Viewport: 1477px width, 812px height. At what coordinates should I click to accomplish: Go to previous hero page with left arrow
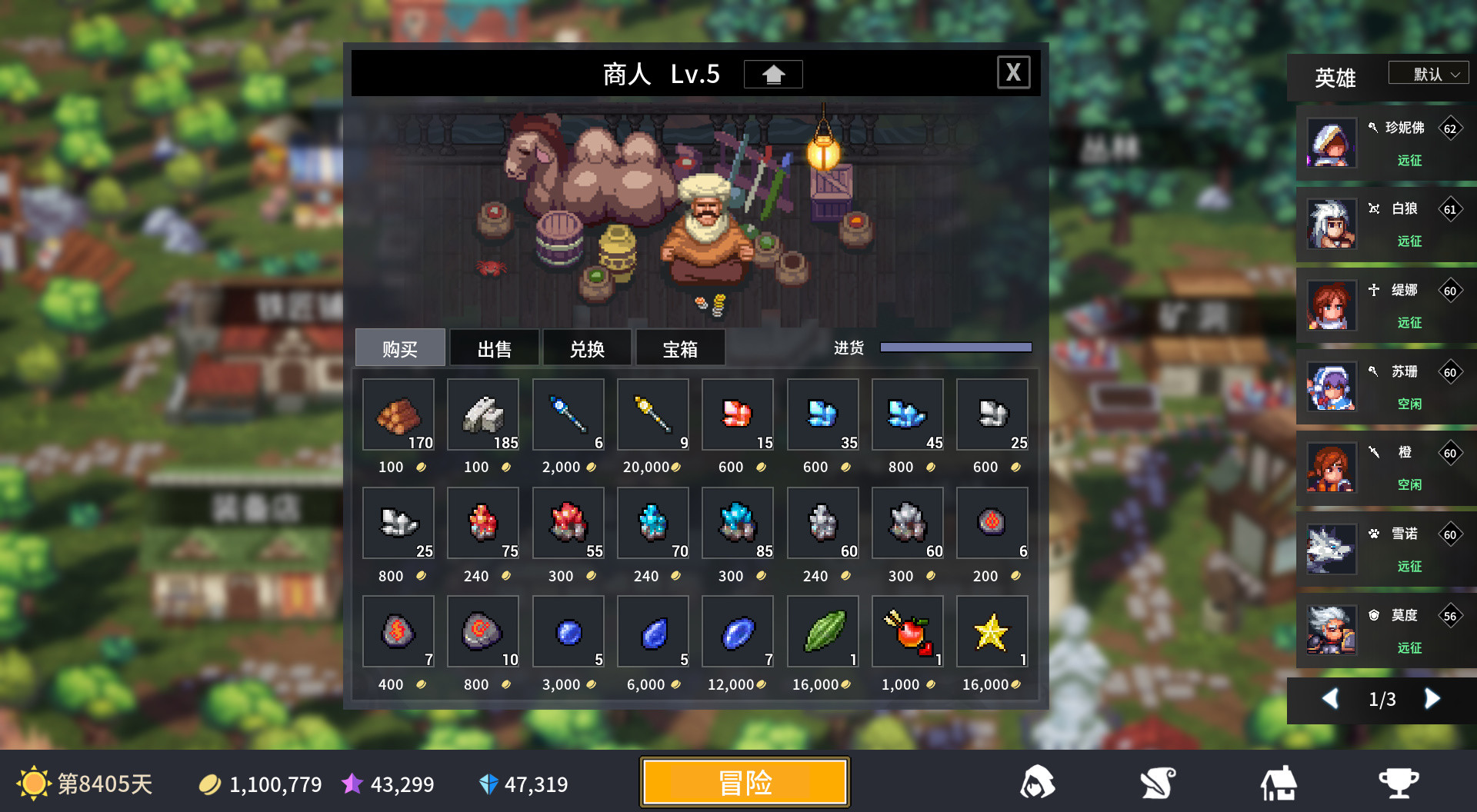(x=1332, y=699)
